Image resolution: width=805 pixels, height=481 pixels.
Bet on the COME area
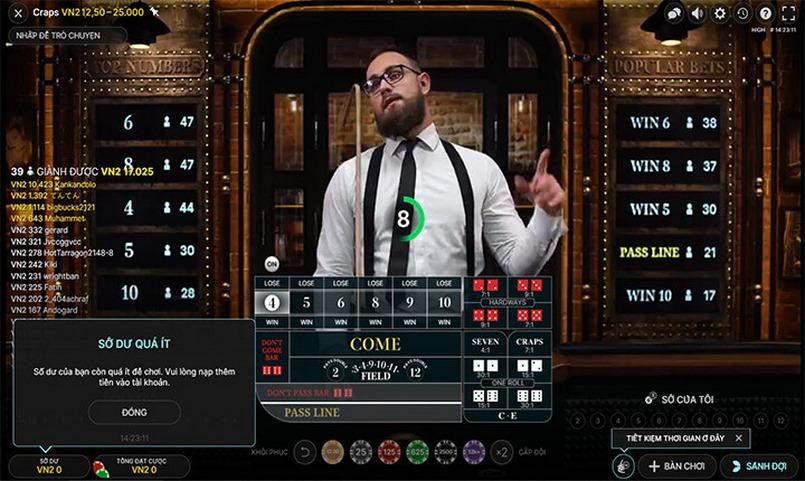click(x=375, y=344)
